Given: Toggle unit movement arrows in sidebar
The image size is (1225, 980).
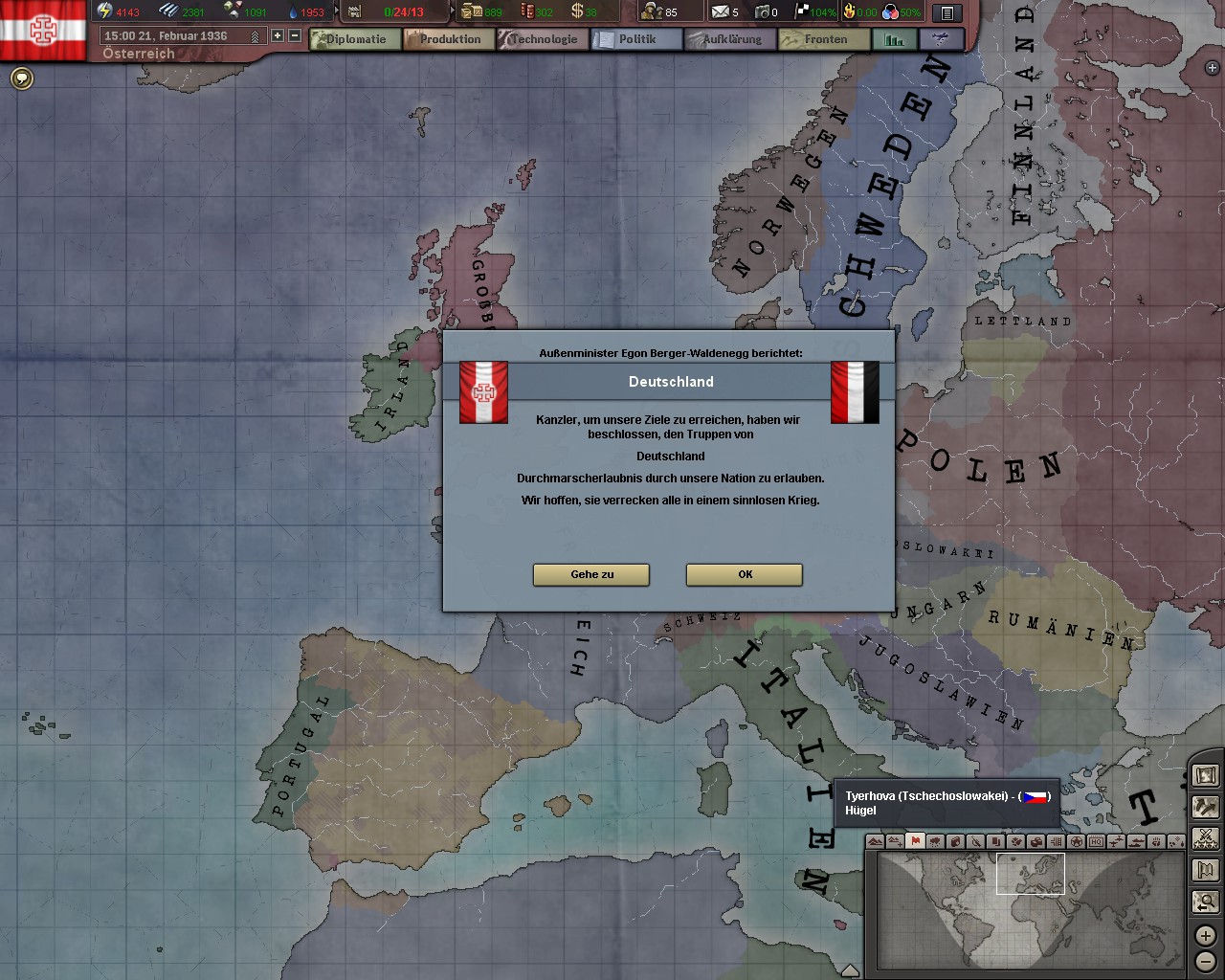Looking at the screenshot, I should tap(1205, 807).
